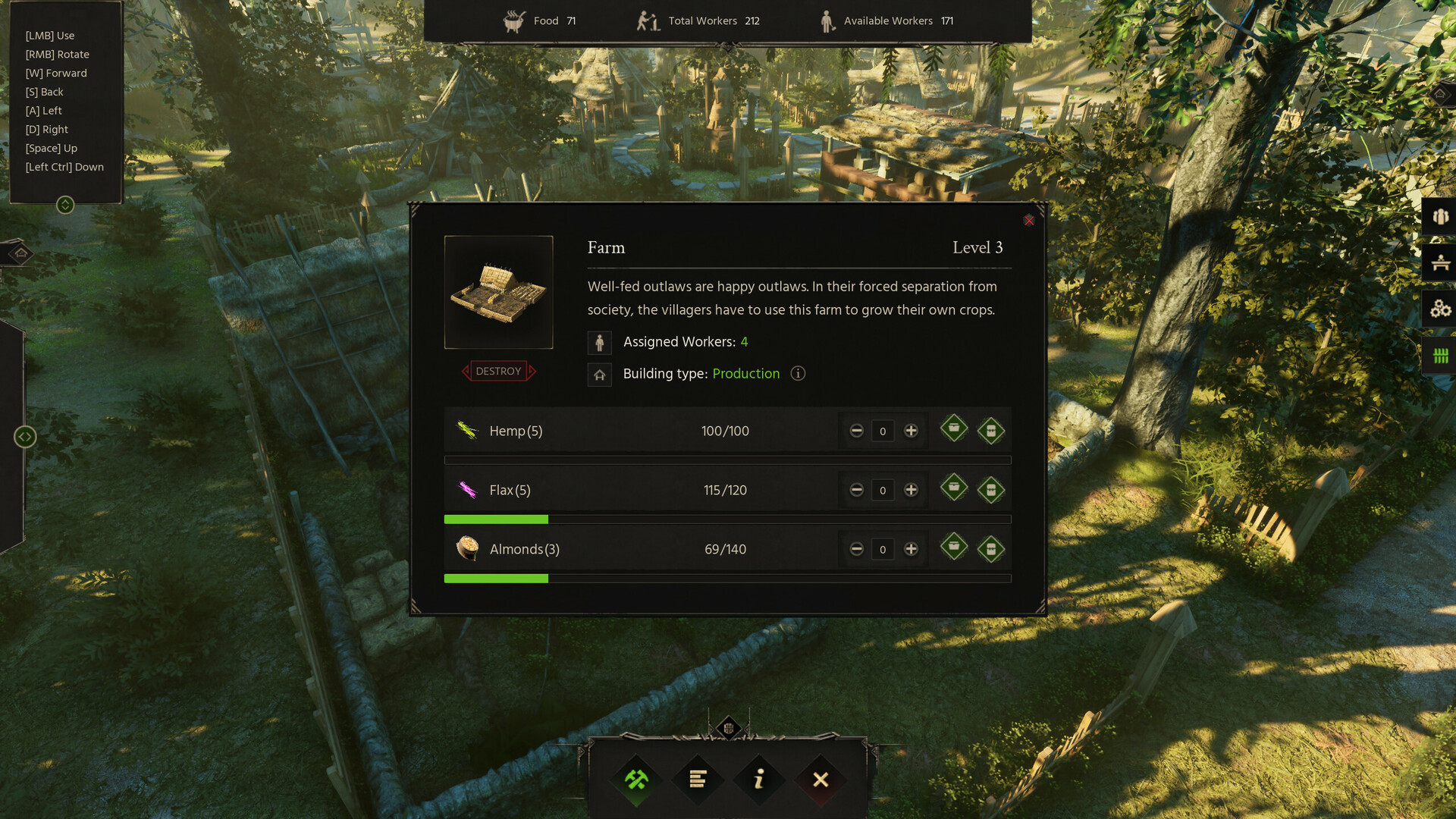This screenshot has height=819, width=1456.
Task: Toggle storage for the Almonds resource row
Action: [x=953, y=548]
